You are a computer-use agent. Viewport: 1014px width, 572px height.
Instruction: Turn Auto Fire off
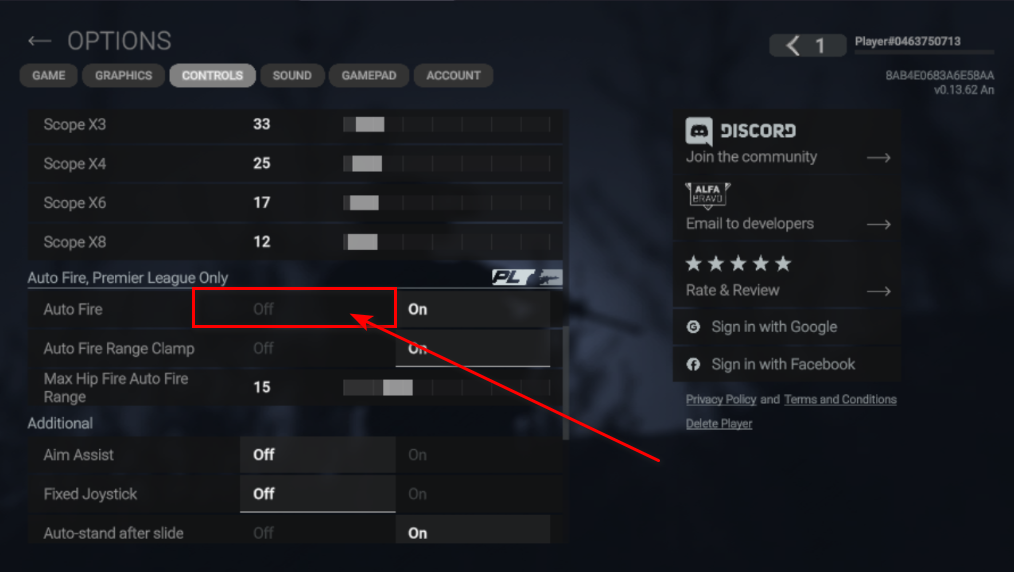pos(264,309)
